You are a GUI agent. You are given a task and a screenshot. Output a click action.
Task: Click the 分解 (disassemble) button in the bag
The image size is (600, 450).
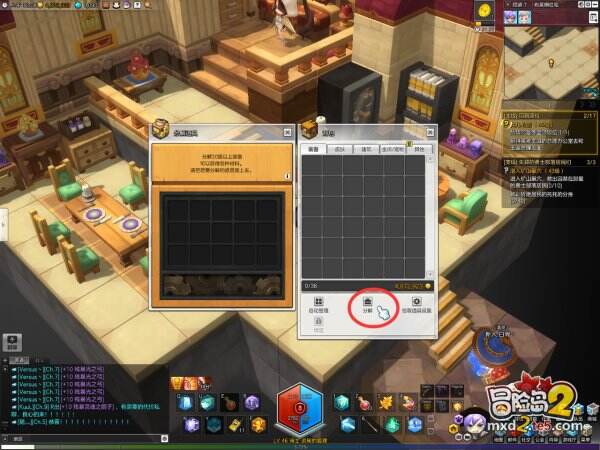click(366, 304)
